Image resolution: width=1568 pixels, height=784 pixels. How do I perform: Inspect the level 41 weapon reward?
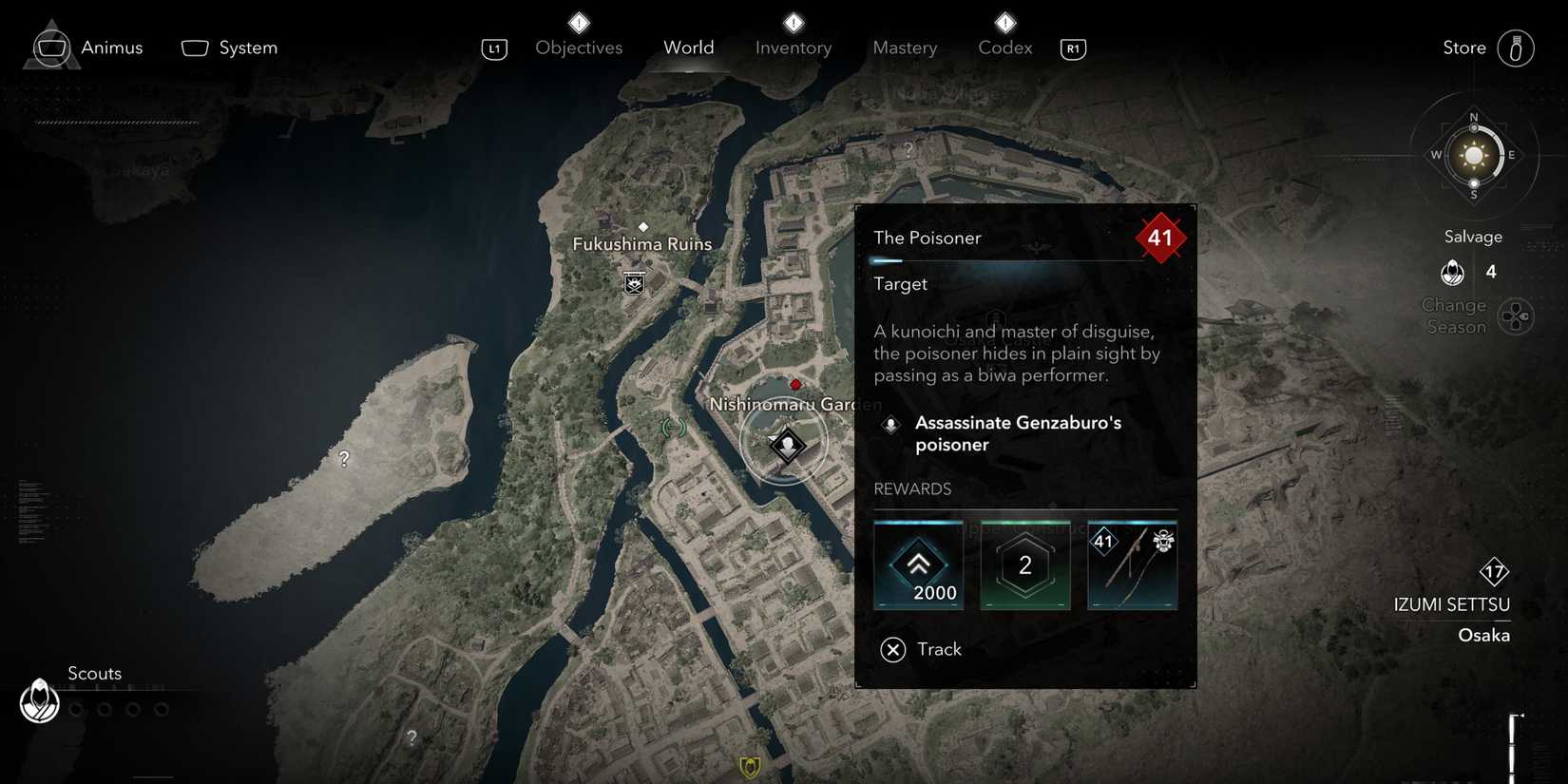click(1132, 565)
